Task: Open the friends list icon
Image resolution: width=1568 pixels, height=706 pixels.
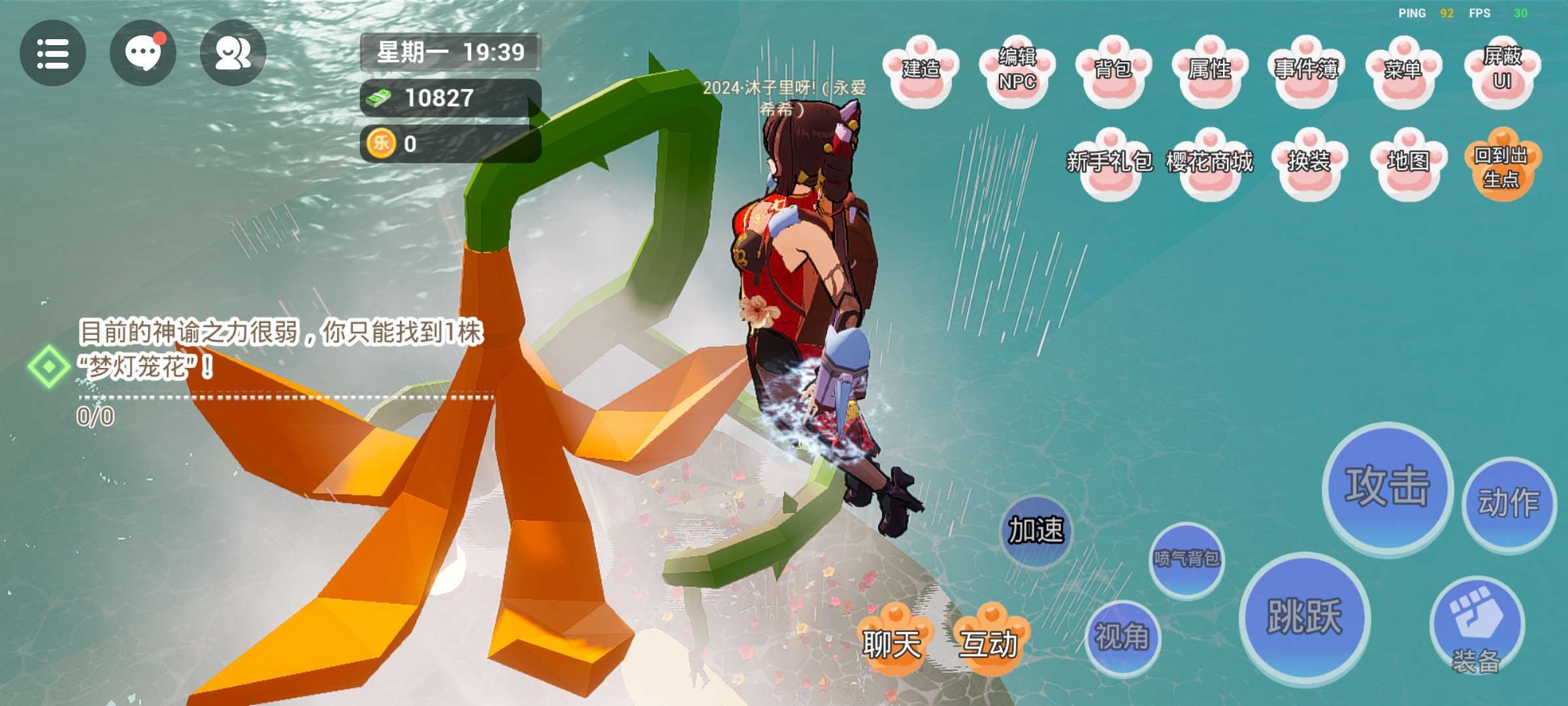Action: click(233, 53)
